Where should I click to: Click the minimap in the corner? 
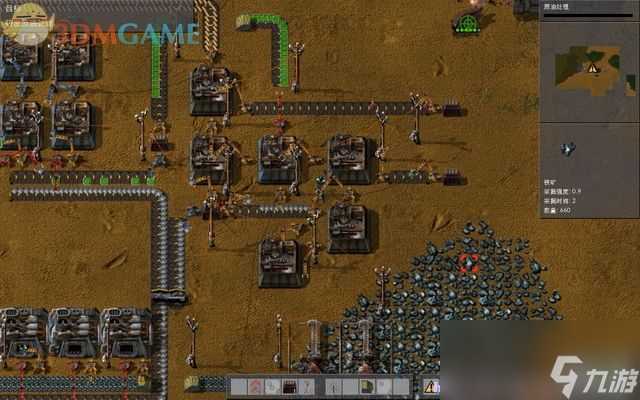[590, 67]
